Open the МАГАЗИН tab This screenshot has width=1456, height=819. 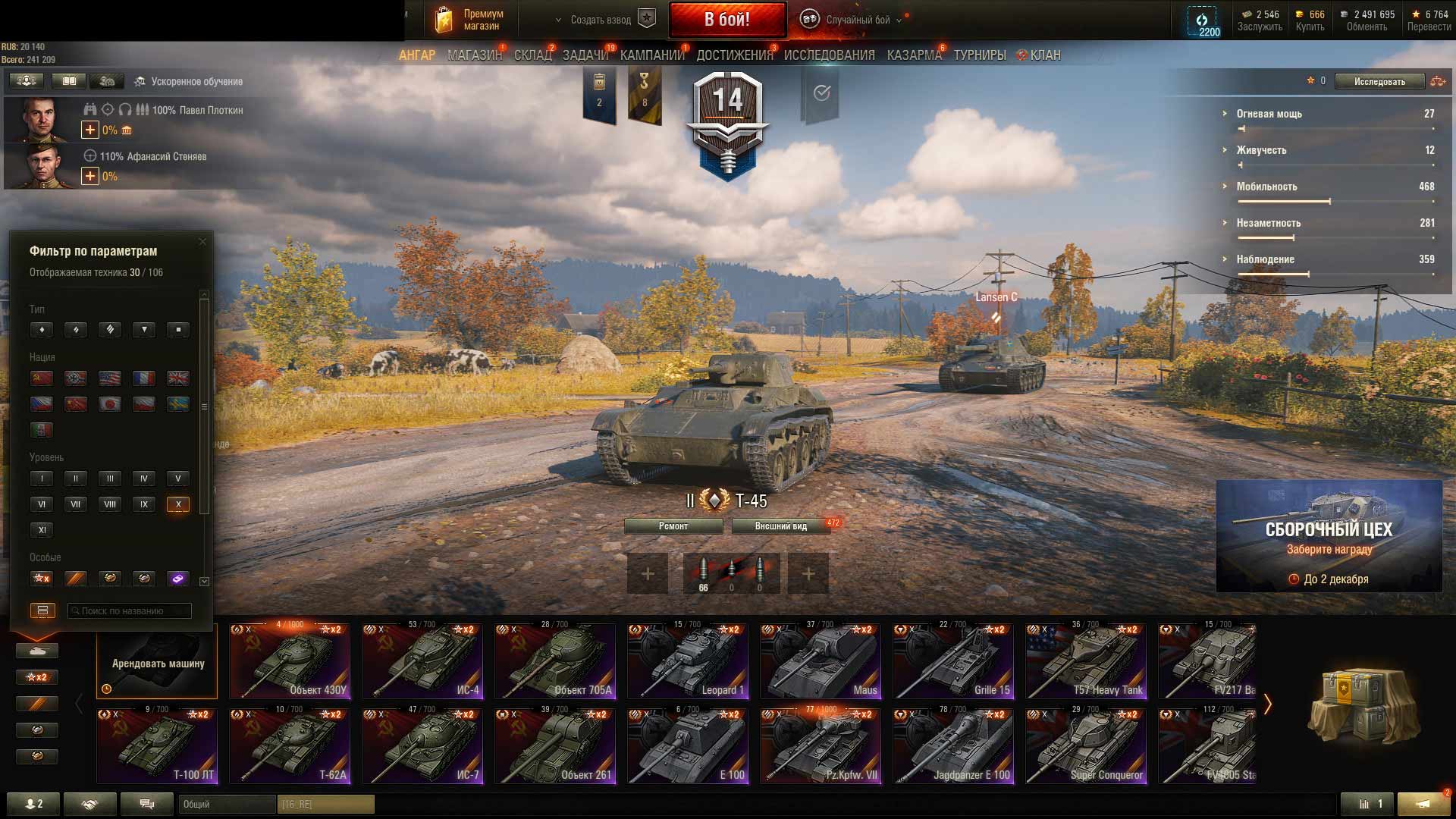[474, 55]
